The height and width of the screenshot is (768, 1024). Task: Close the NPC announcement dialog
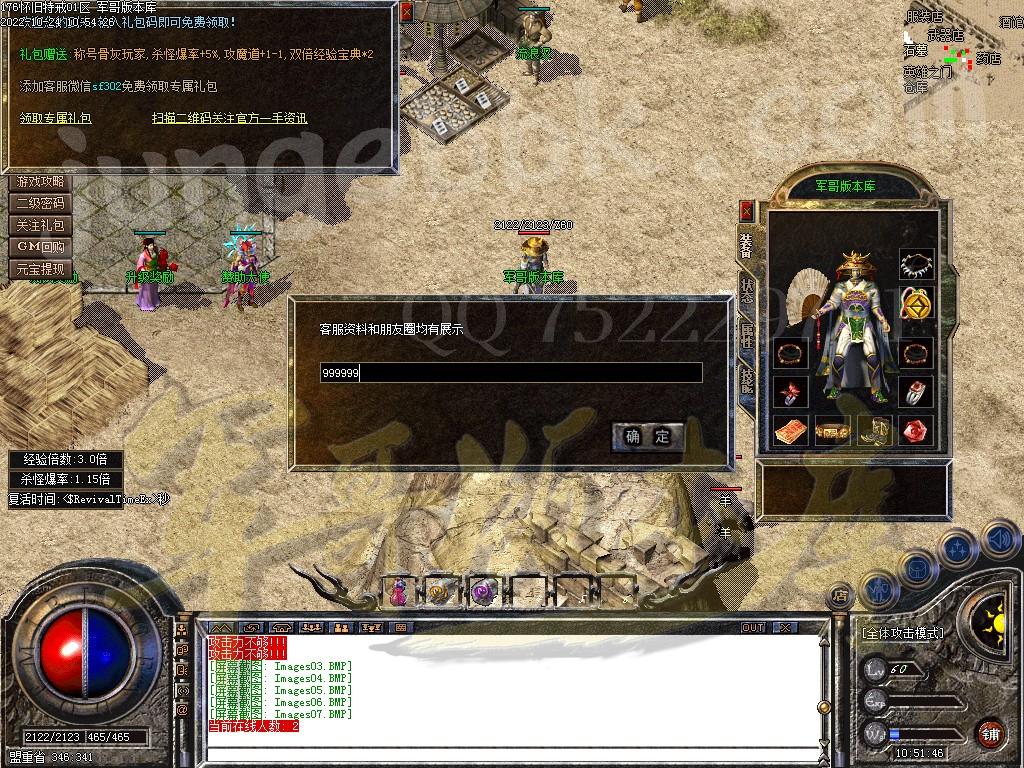click(x=405, y=13)
